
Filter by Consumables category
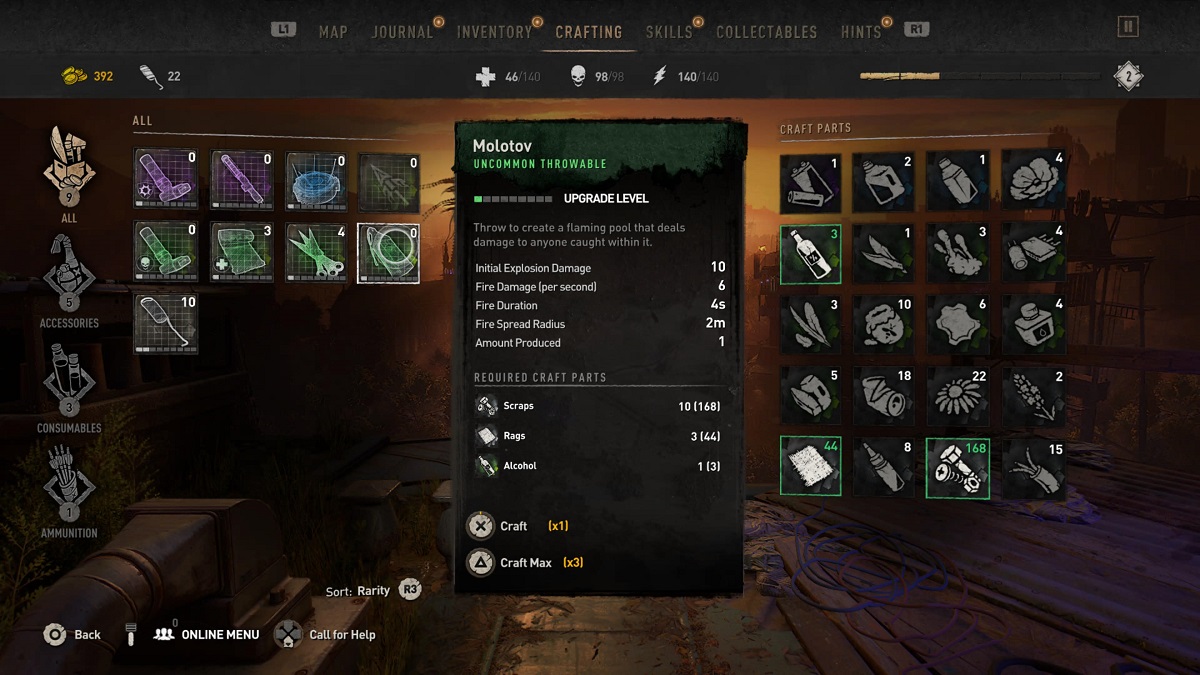click(x=69, y=382)
